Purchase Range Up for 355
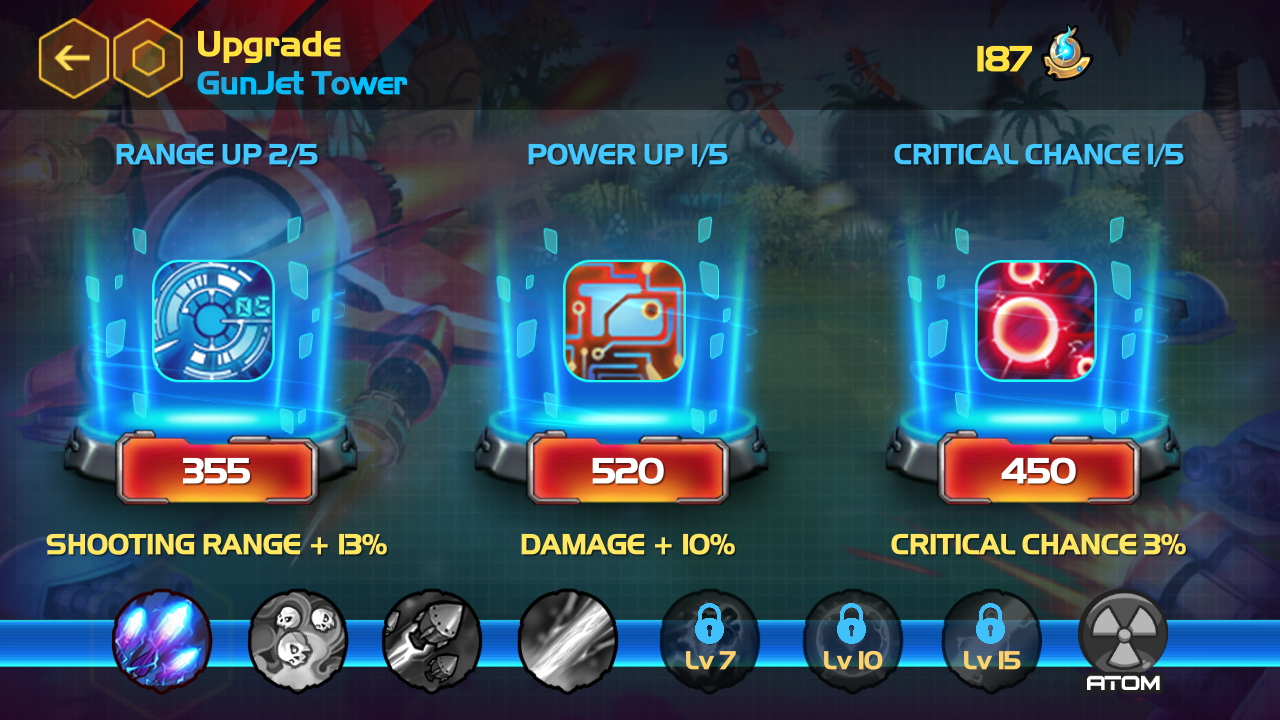The image size is (1280, 720). (215, 468)
